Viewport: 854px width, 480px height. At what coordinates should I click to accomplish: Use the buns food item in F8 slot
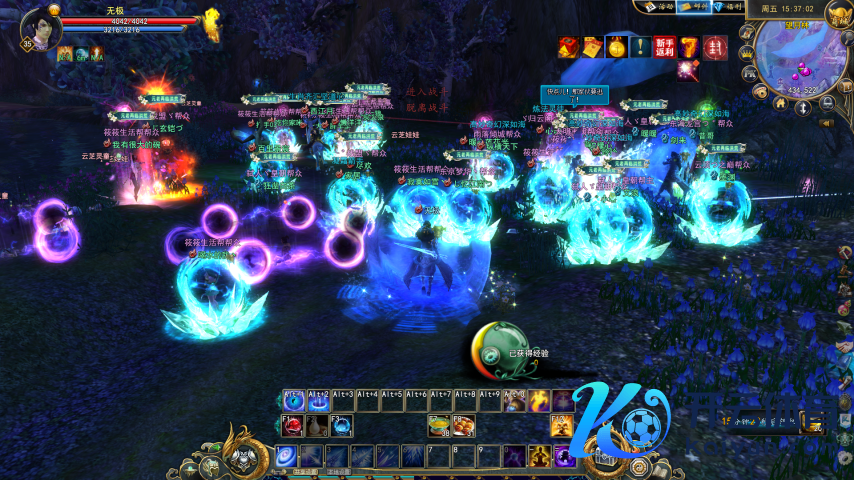click(x=463, y=426)
